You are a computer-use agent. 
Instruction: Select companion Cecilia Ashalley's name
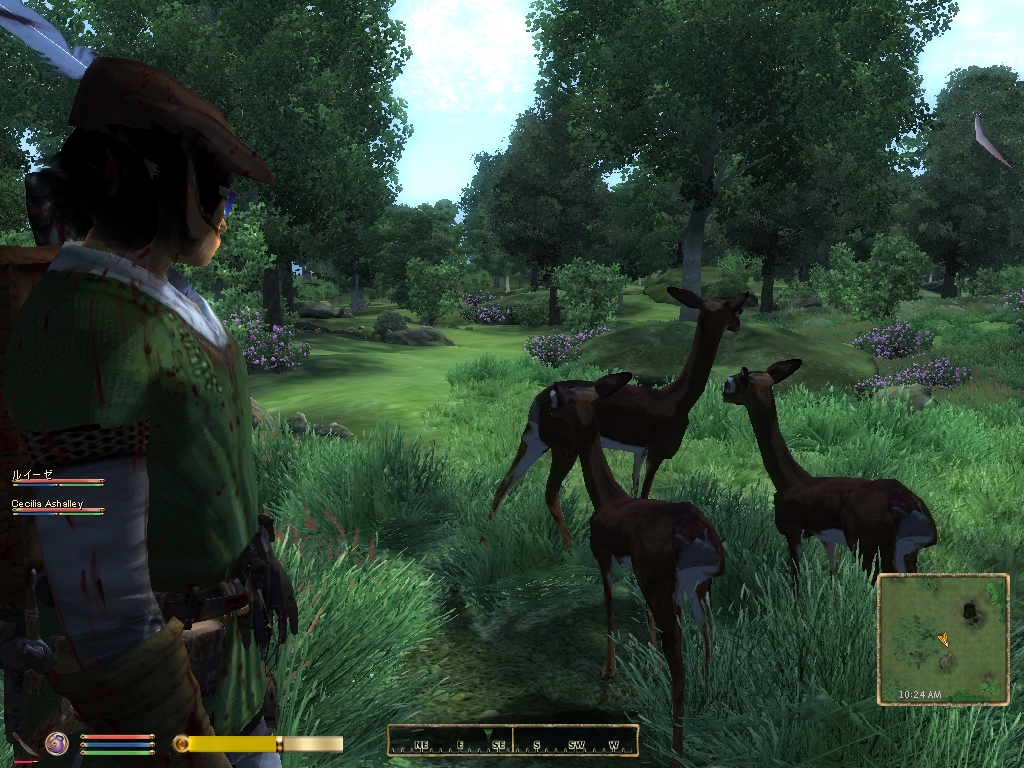(x=47, y=504)
